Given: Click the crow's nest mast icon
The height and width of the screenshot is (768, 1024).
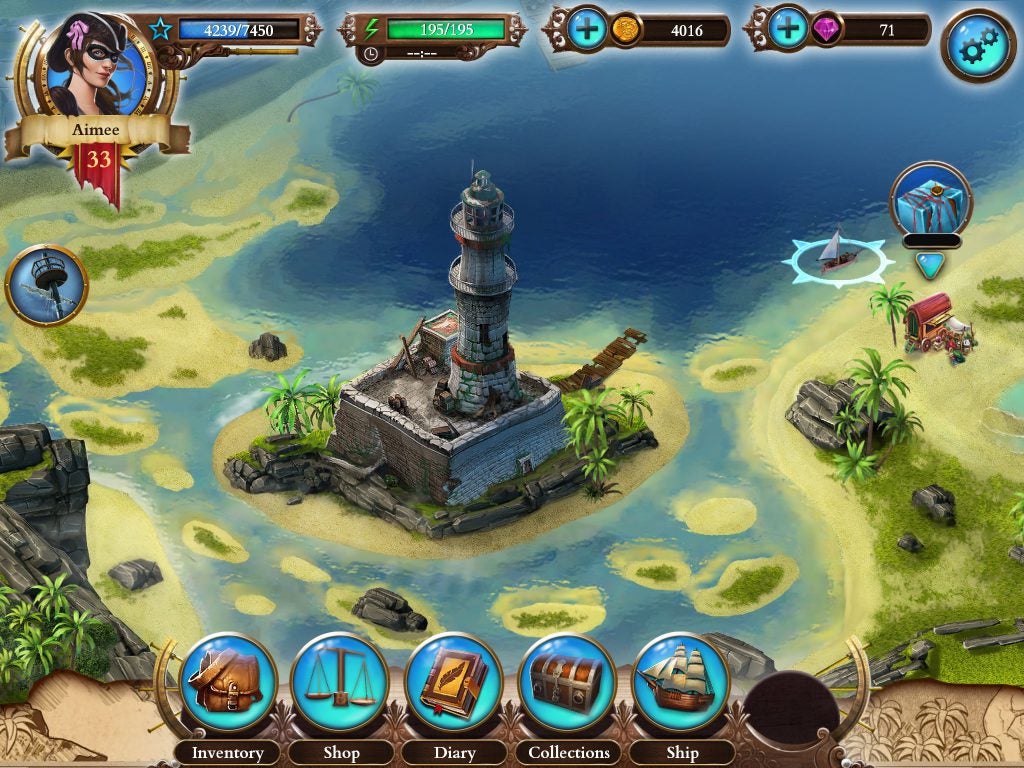Looking at the screenshot, I should [x=46, y=285].
